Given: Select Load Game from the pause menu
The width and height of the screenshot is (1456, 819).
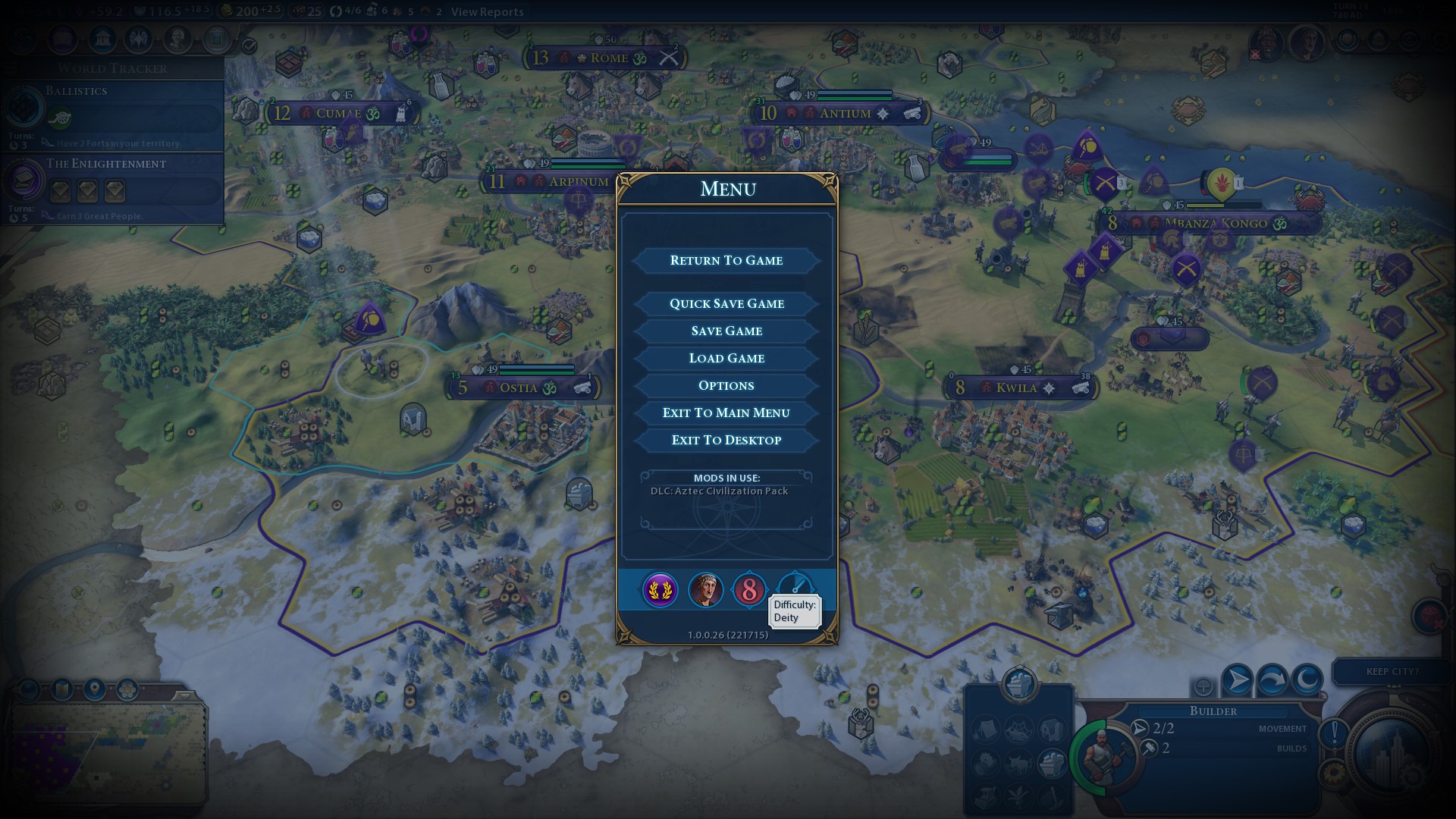Looking at the screenshot, I should point(726,357).
